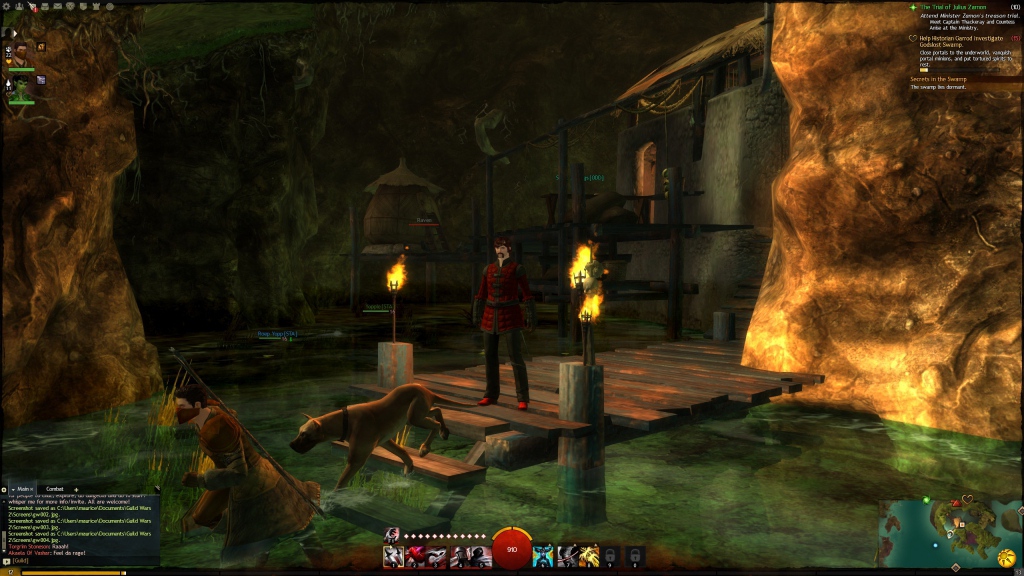Open the game menu gear icon
This screenshot has height=576, width=1024.
(6, 6)
